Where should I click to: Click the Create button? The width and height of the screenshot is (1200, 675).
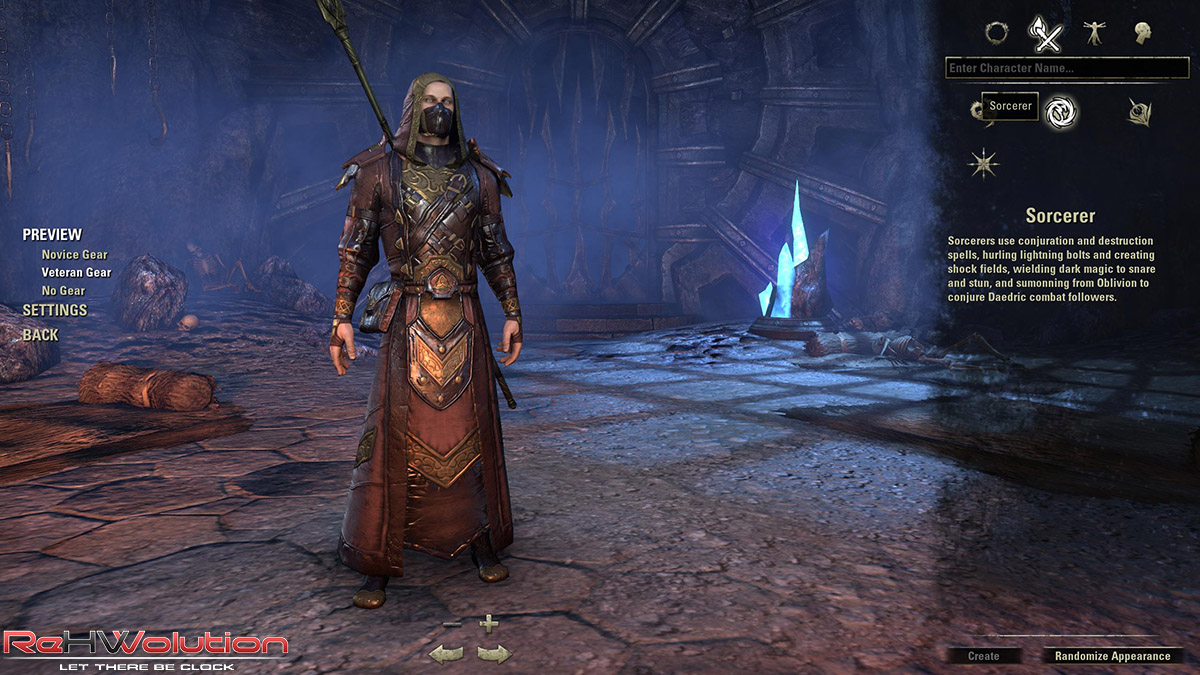984,656
